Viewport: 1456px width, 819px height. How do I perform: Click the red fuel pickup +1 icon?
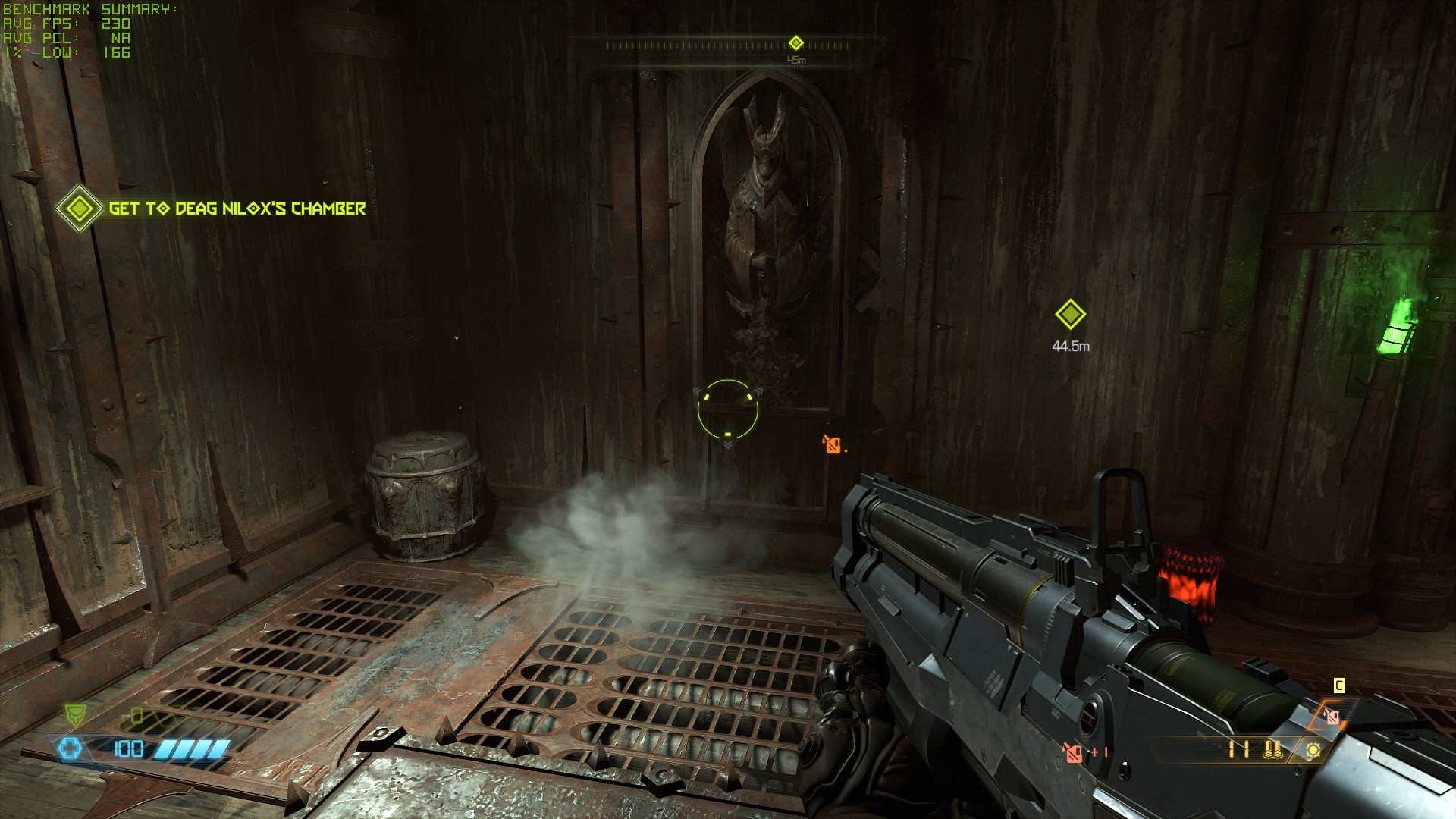tap(1073, 752)
